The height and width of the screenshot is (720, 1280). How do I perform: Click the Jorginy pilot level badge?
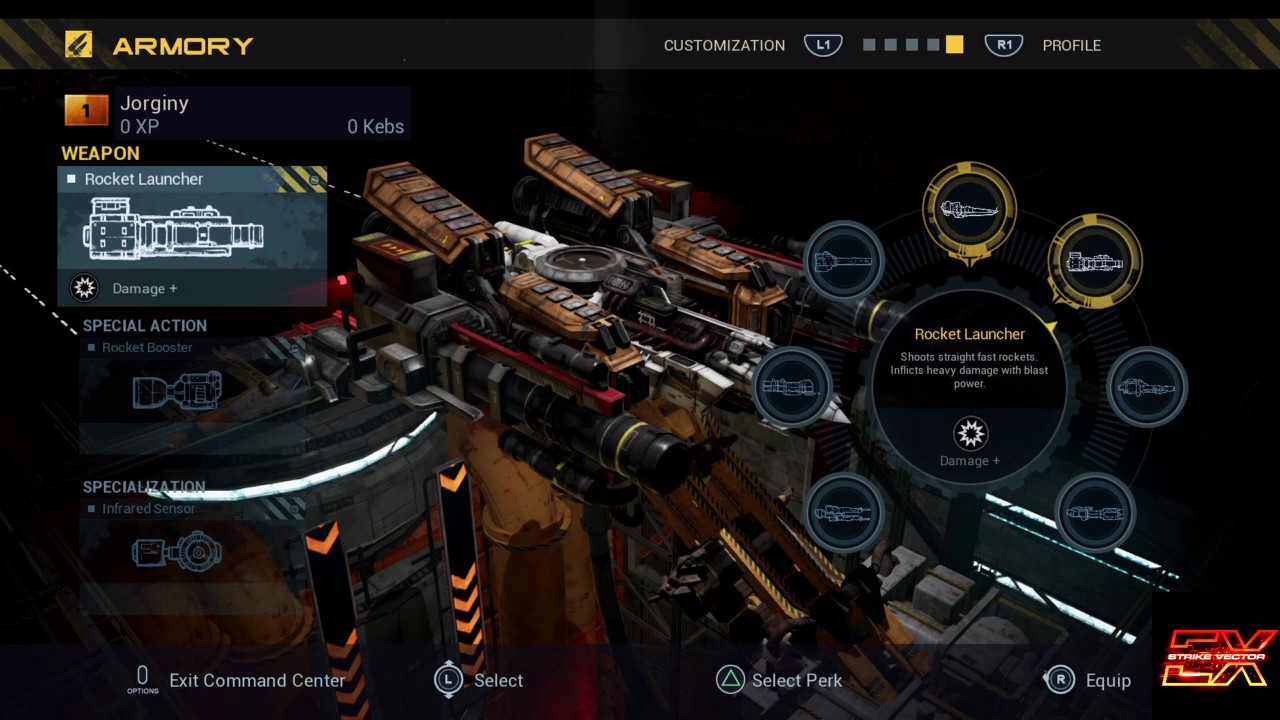pos(86,110)
